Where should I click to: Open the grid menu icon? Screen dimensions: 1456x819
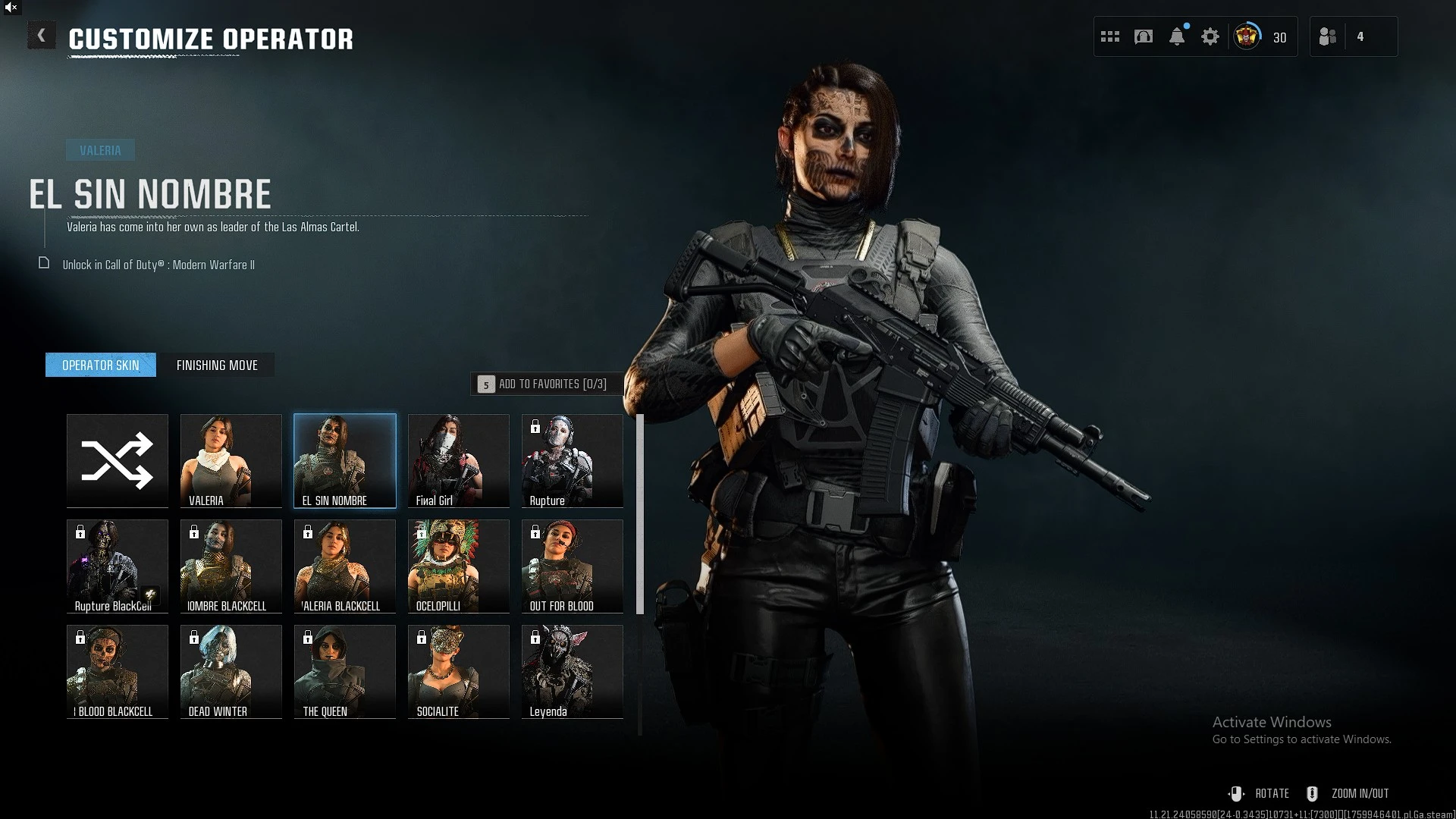point(1110,36)
